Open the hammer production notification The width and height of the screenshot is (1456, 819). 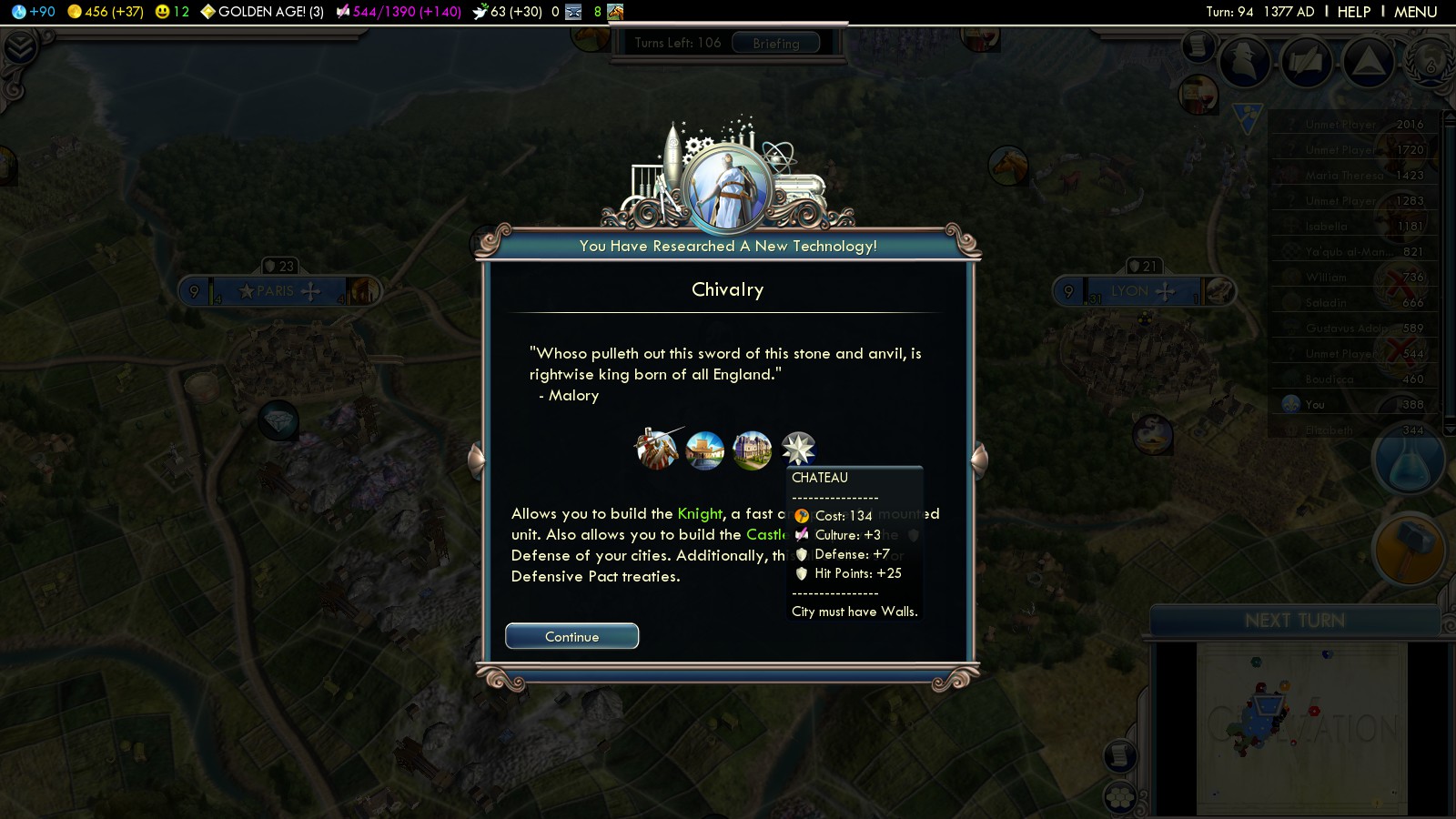pos(1409,549)
